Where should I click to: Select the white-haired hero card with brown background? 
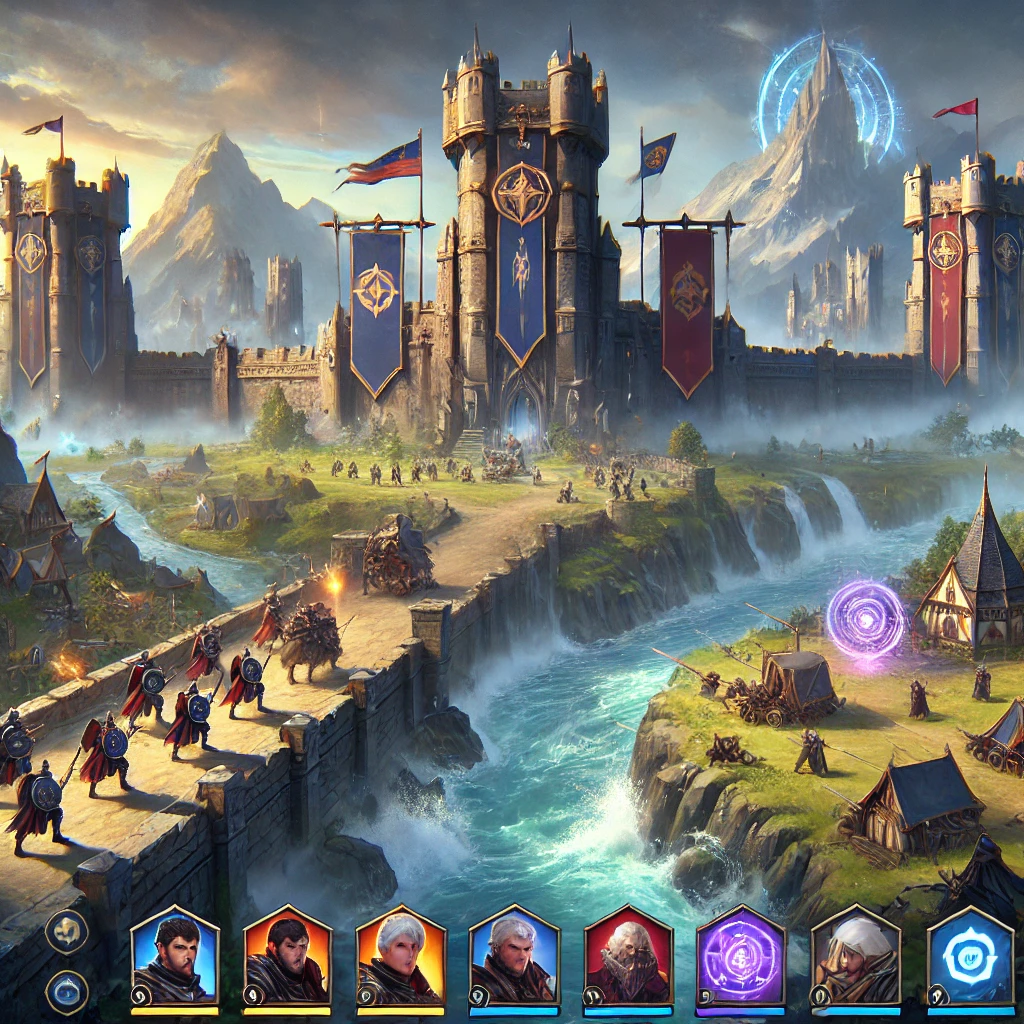[856, 957]
